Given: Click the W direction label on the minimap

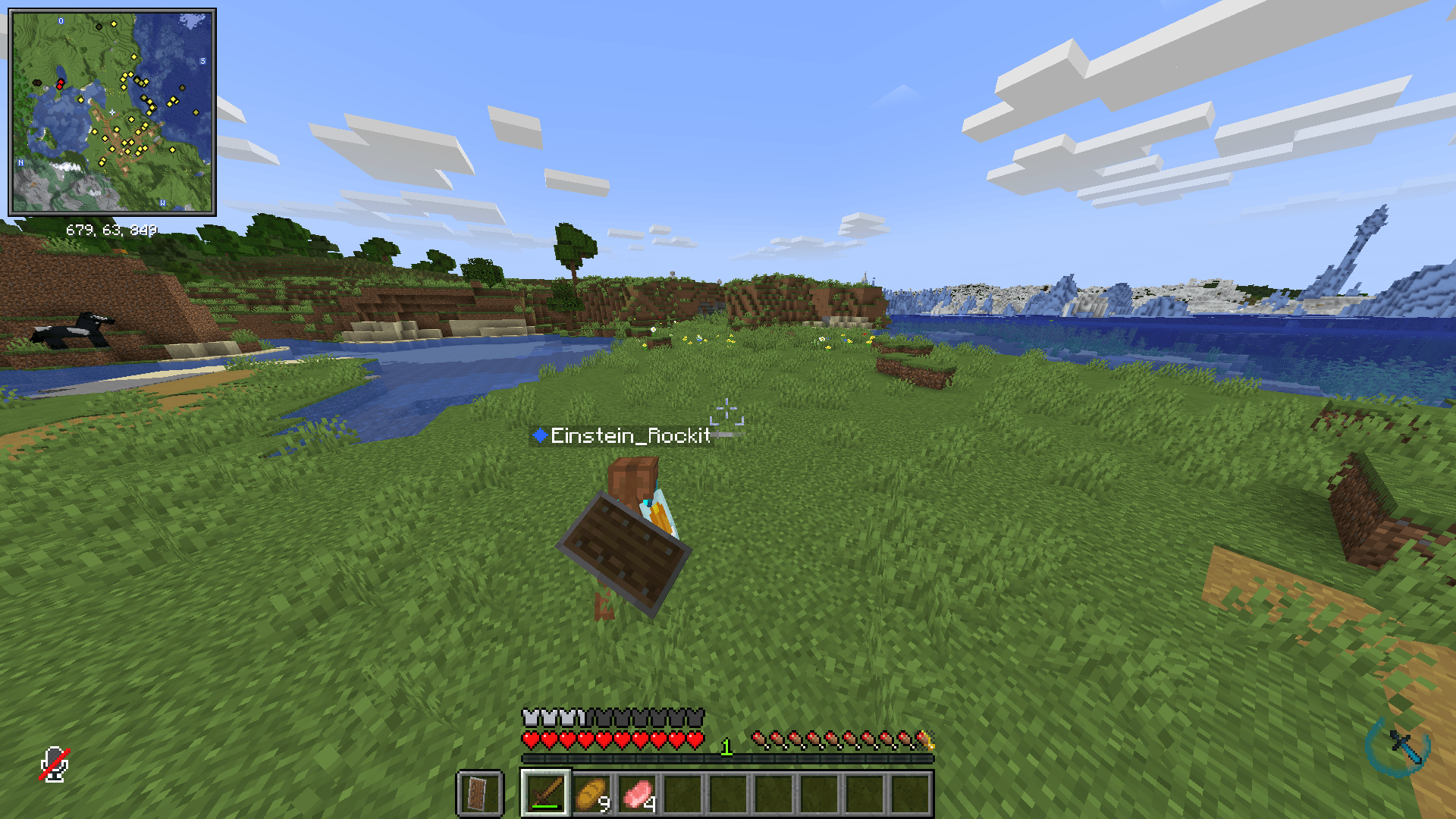Looking at the screenshot, I should pos(162,202).
